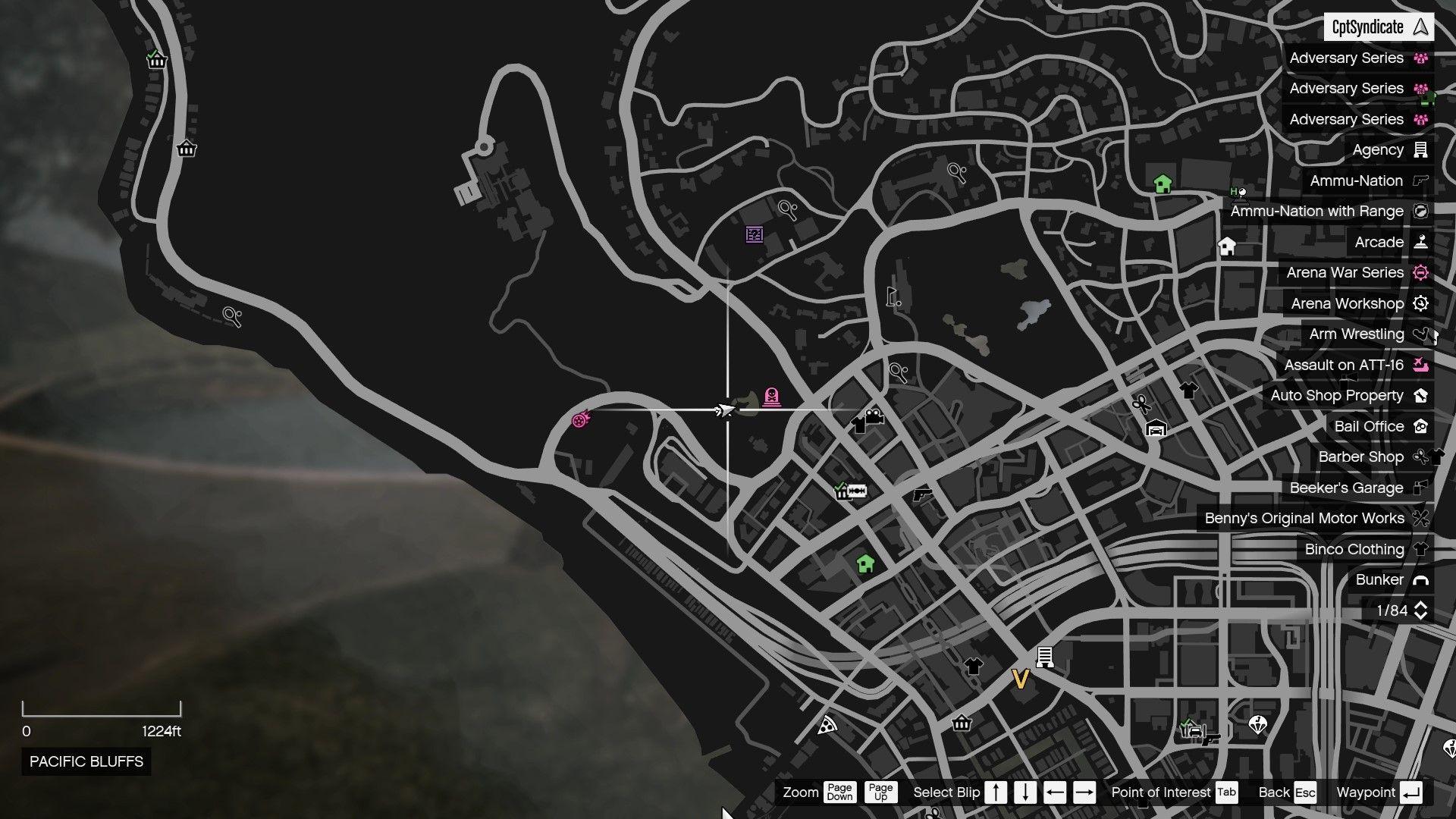Select the Arm Wrestling hand icon in legend
This screenshot has height=819, width=1456.
[1424, 334]
